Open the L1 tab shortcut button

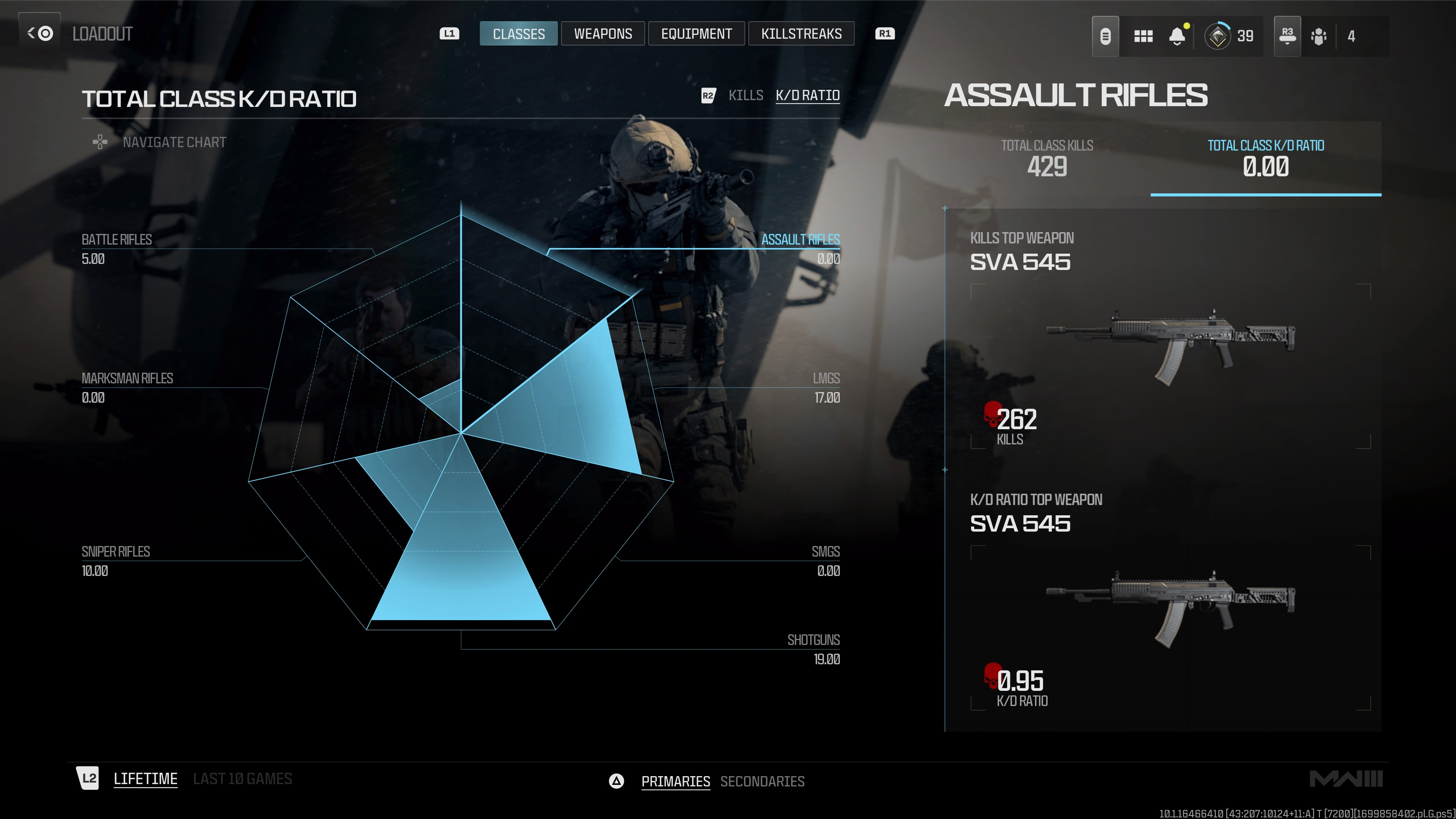(x=450, y=33)
